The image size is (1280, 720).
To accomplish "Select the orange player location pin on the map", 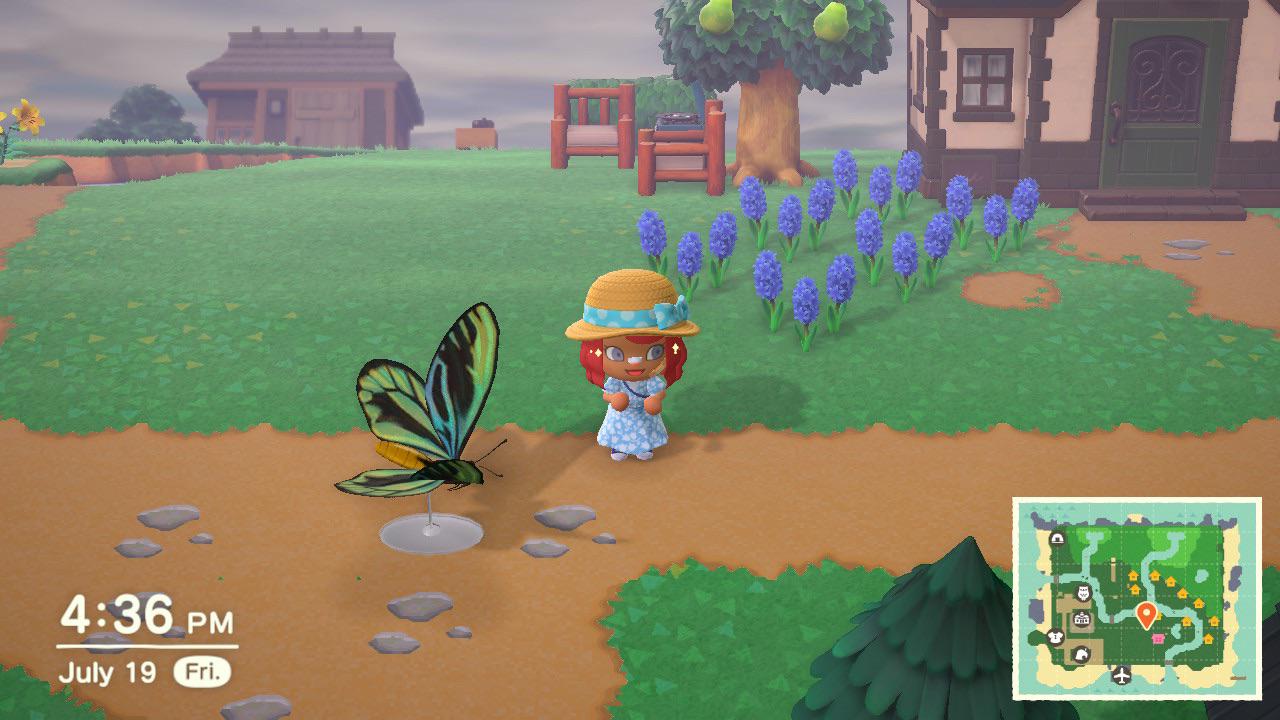I will 1146,612.
